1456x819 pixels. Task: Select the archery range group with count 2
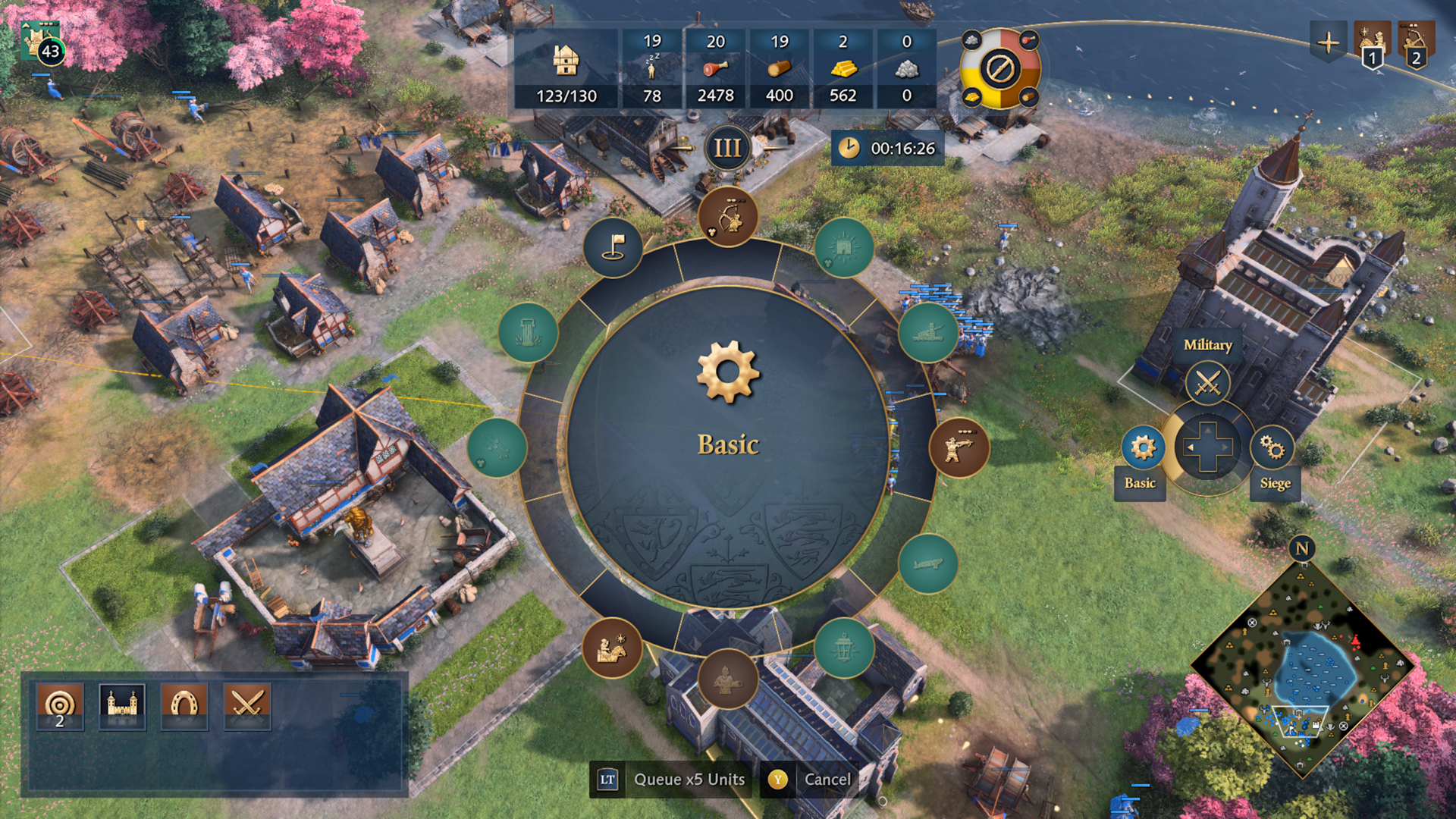[60, 706]
